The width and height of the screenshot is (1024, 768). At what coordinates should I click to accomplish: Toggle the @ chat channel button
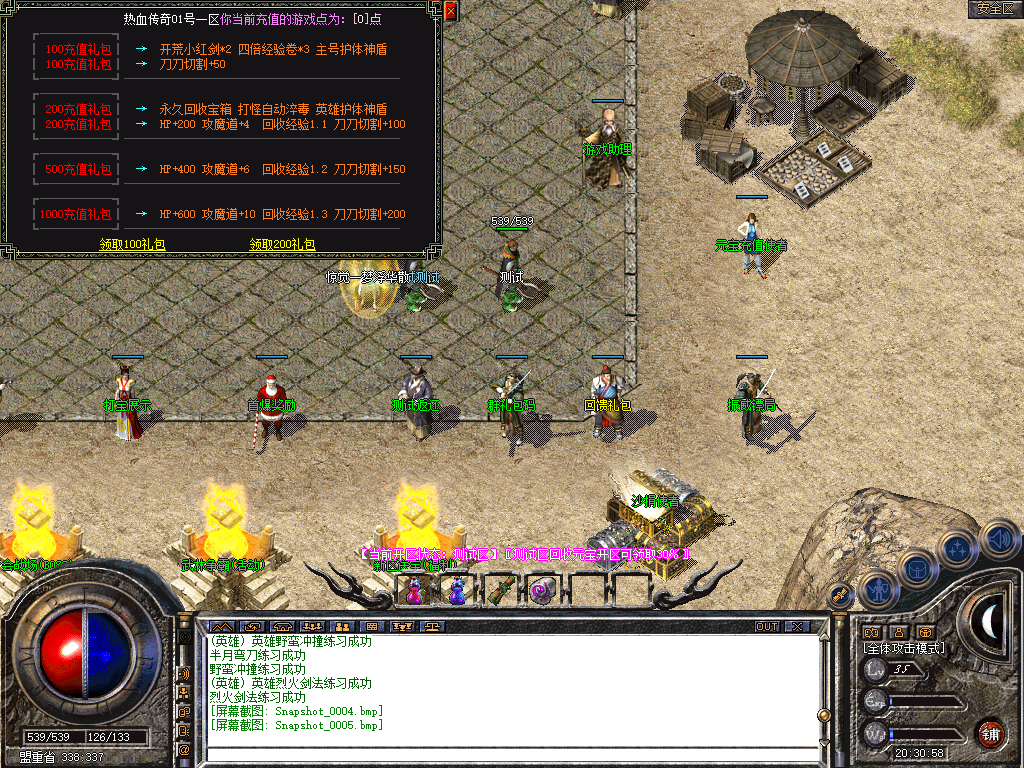click(x=184, y=749)
